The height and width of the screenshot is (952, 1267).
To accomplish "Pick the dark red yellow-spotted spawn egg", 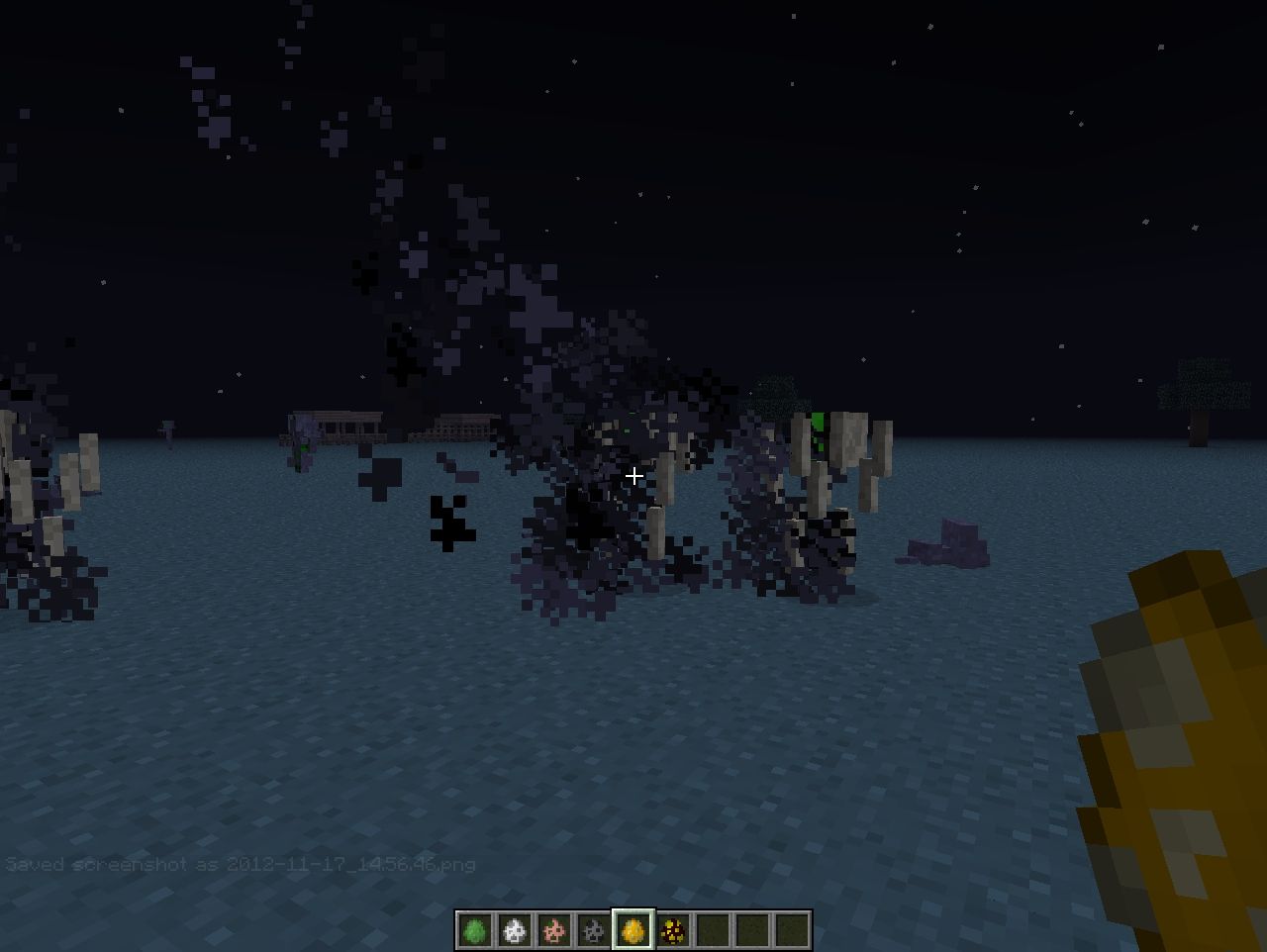I will point(673,930).
